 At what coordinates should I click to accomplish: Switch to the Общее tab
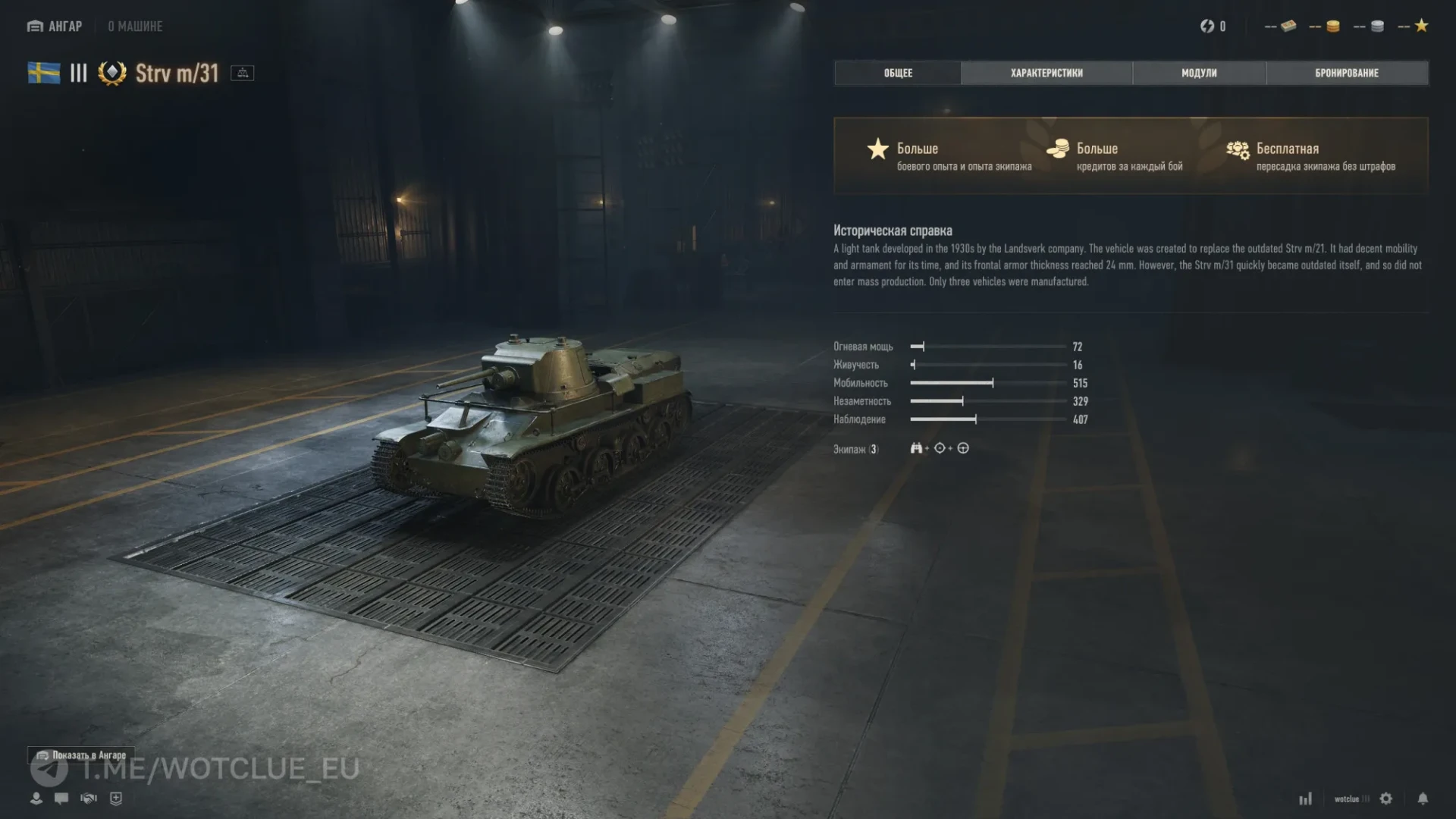coord(898,73)
